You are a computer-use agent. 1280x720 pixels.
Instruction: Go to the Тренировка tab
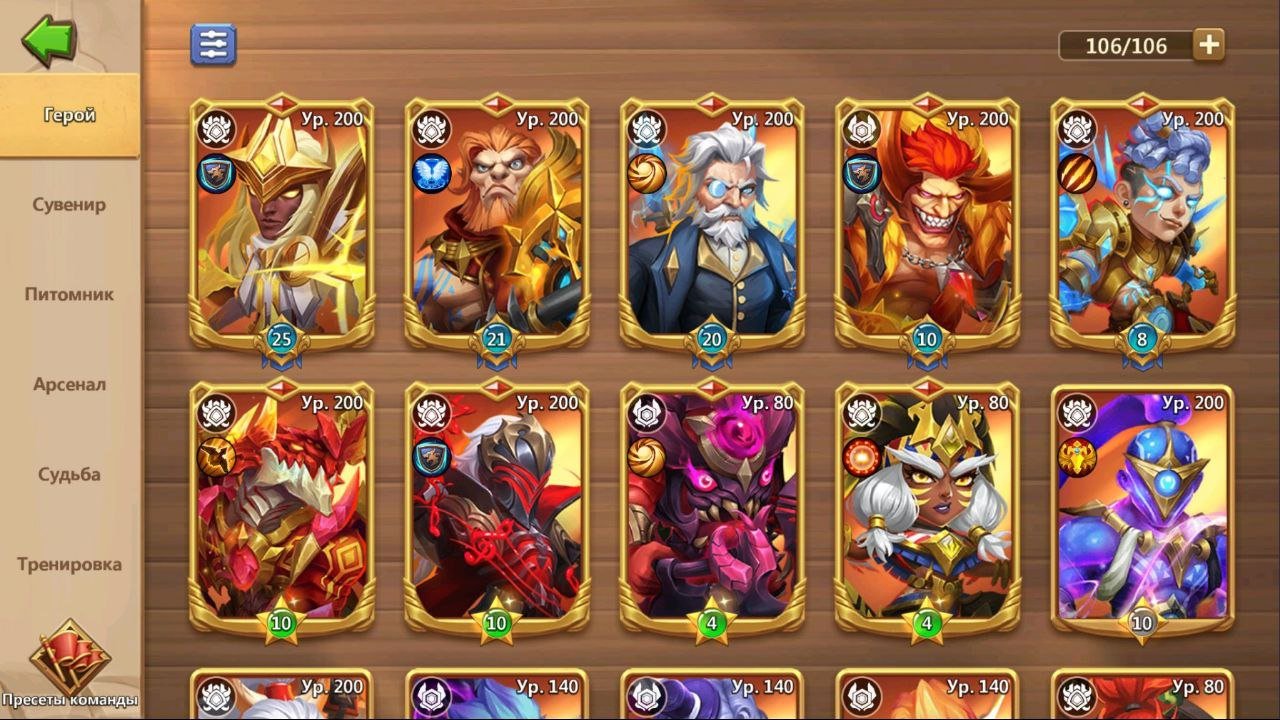[70, 565]
